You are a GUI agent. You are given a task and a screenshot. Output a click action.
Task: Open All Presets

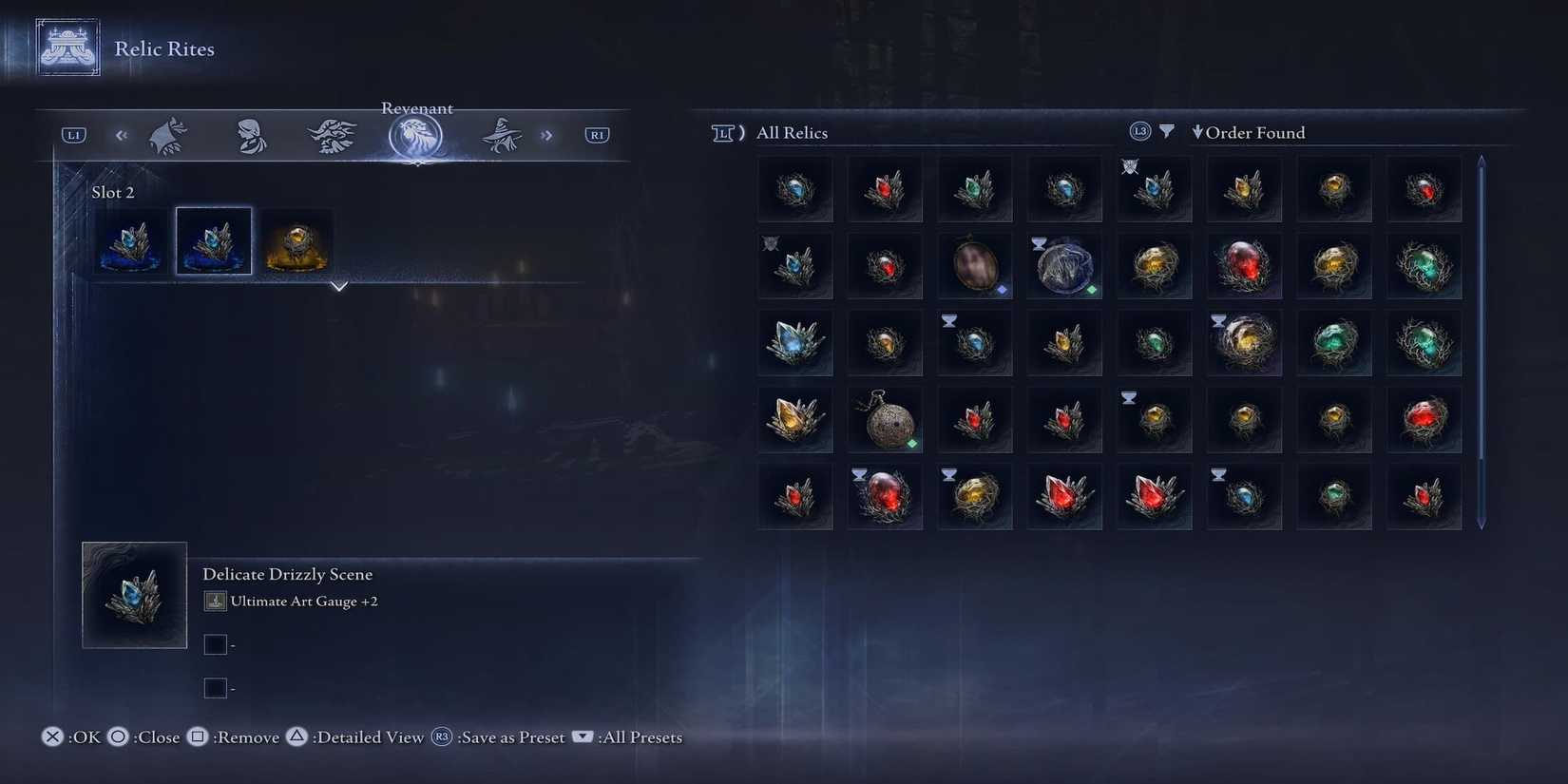[x=638, y=736]
